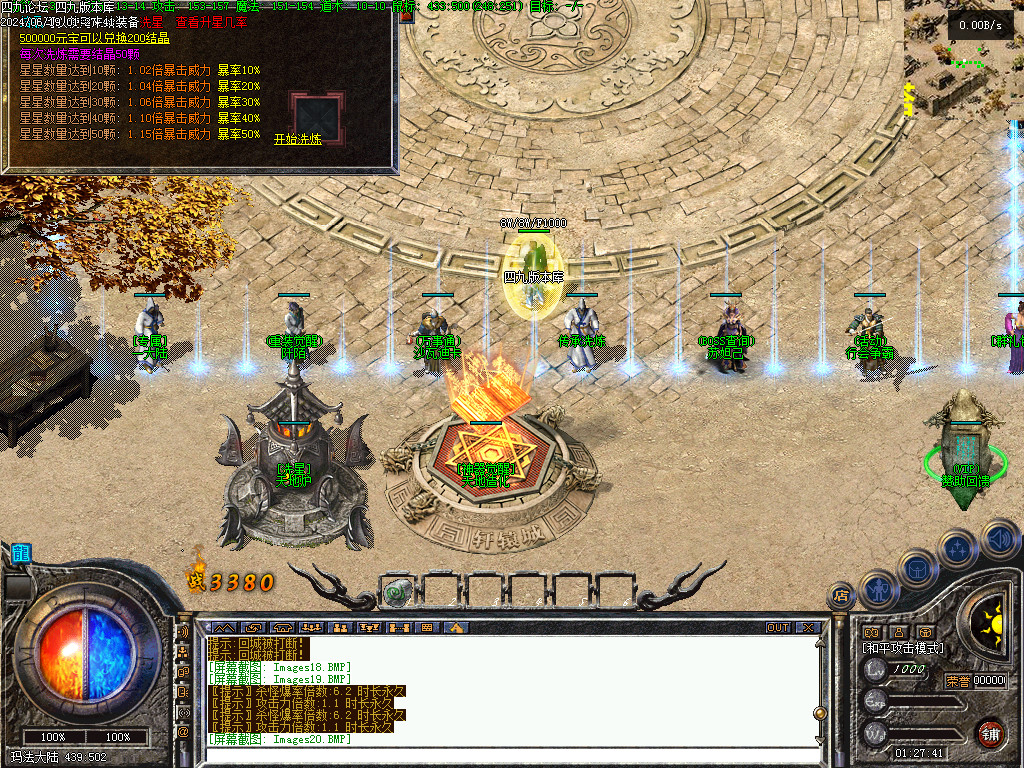Switch the 和平攻击模式 attack mode label
The image size is (1024, 768).
(x=903, y=648)
